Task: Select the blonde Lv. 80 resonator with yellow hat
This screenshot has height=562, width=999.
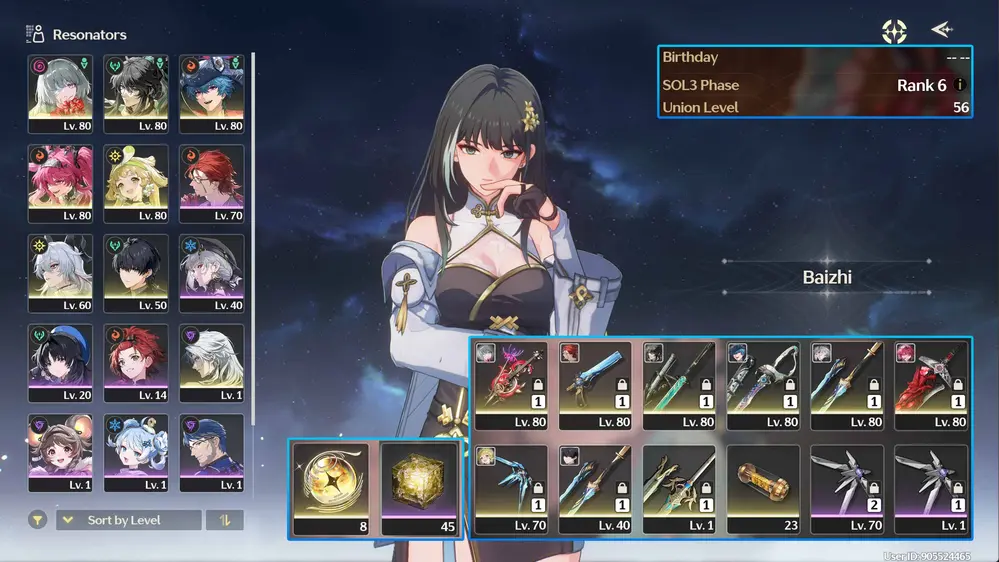Action: [x=136, y=183]
